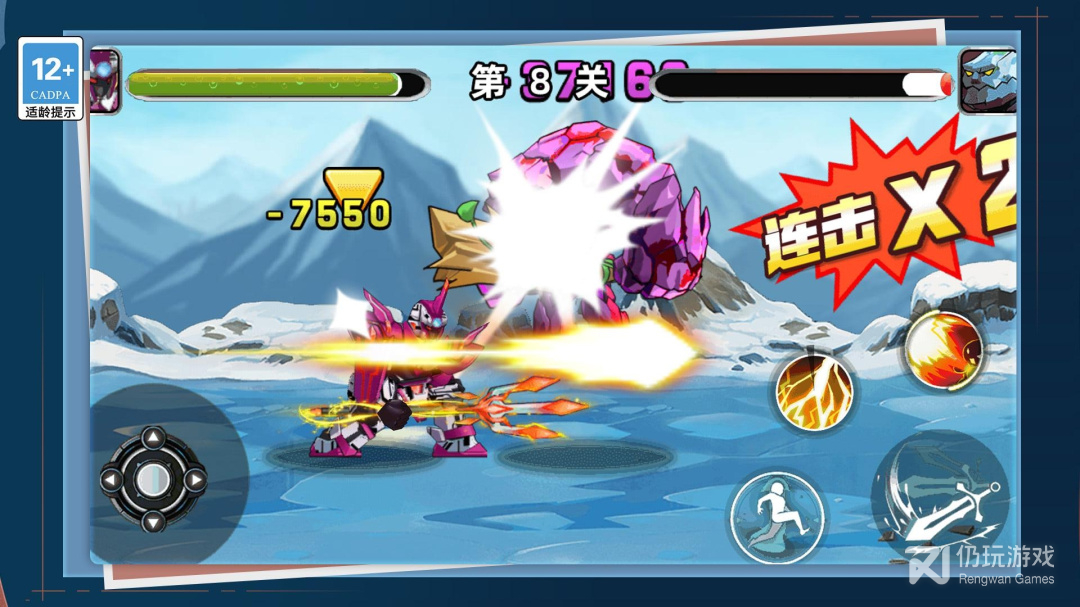The height and width of the screenshot is (607, 1080).
Task: Use the fireball skill
Action: [x=942, y=350]
